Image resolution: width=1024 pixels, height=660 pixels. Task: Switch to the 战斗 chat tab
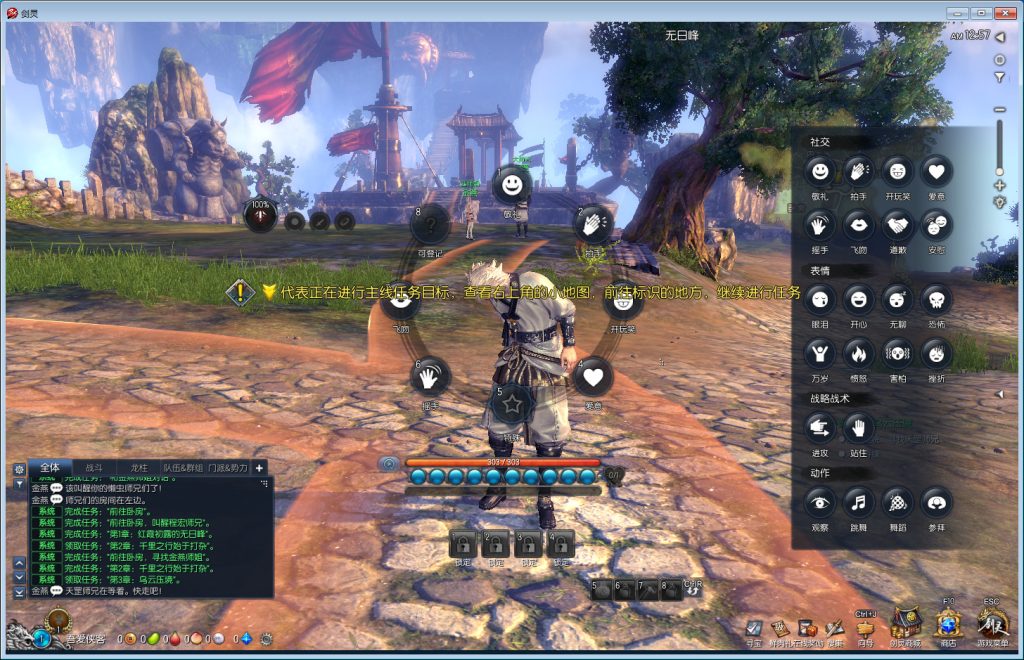(x=94, y=467)
